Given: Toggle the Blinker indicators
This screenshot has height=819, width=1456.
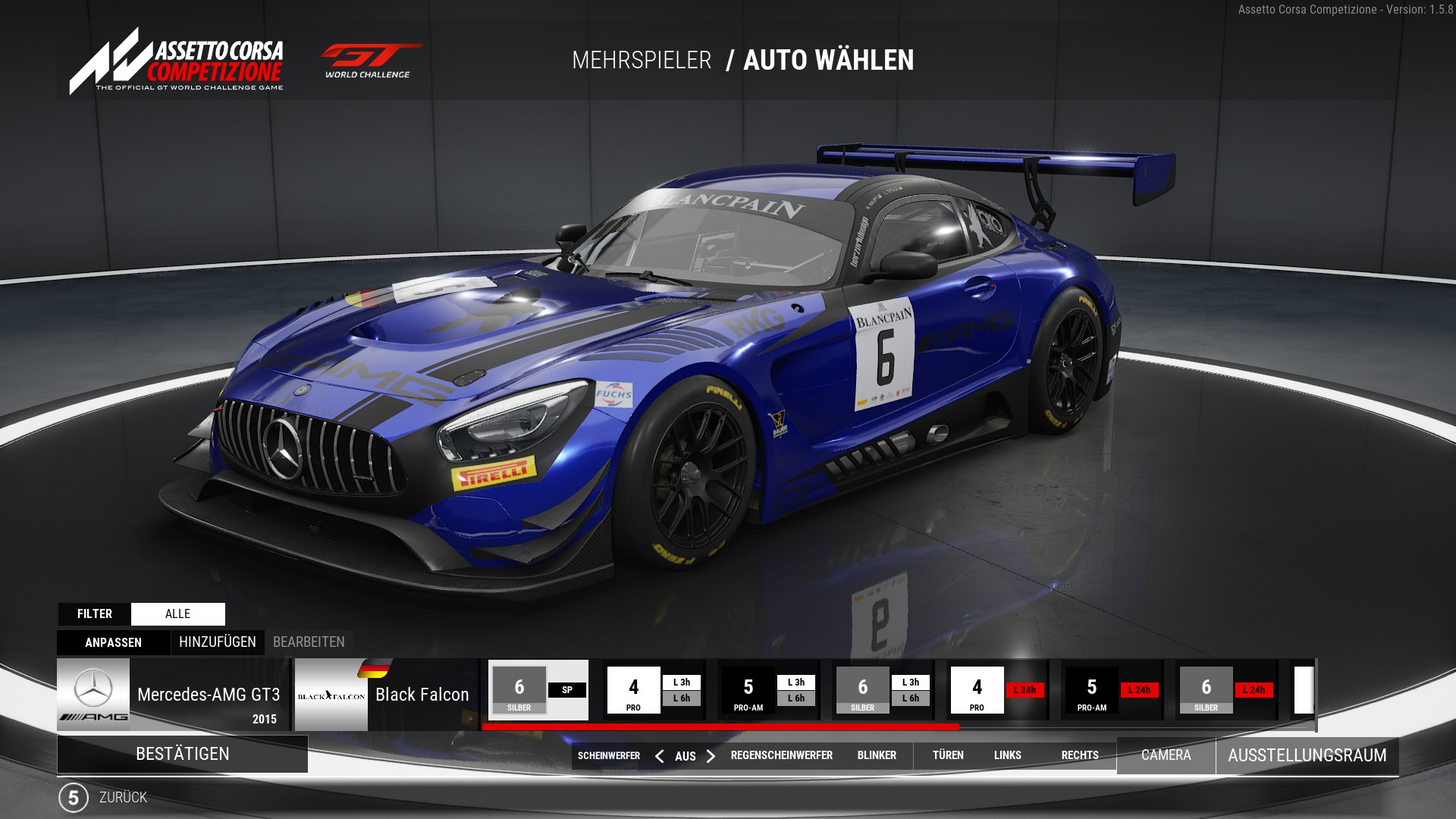Looking at the screenshot, I should (x=877, y=755).
